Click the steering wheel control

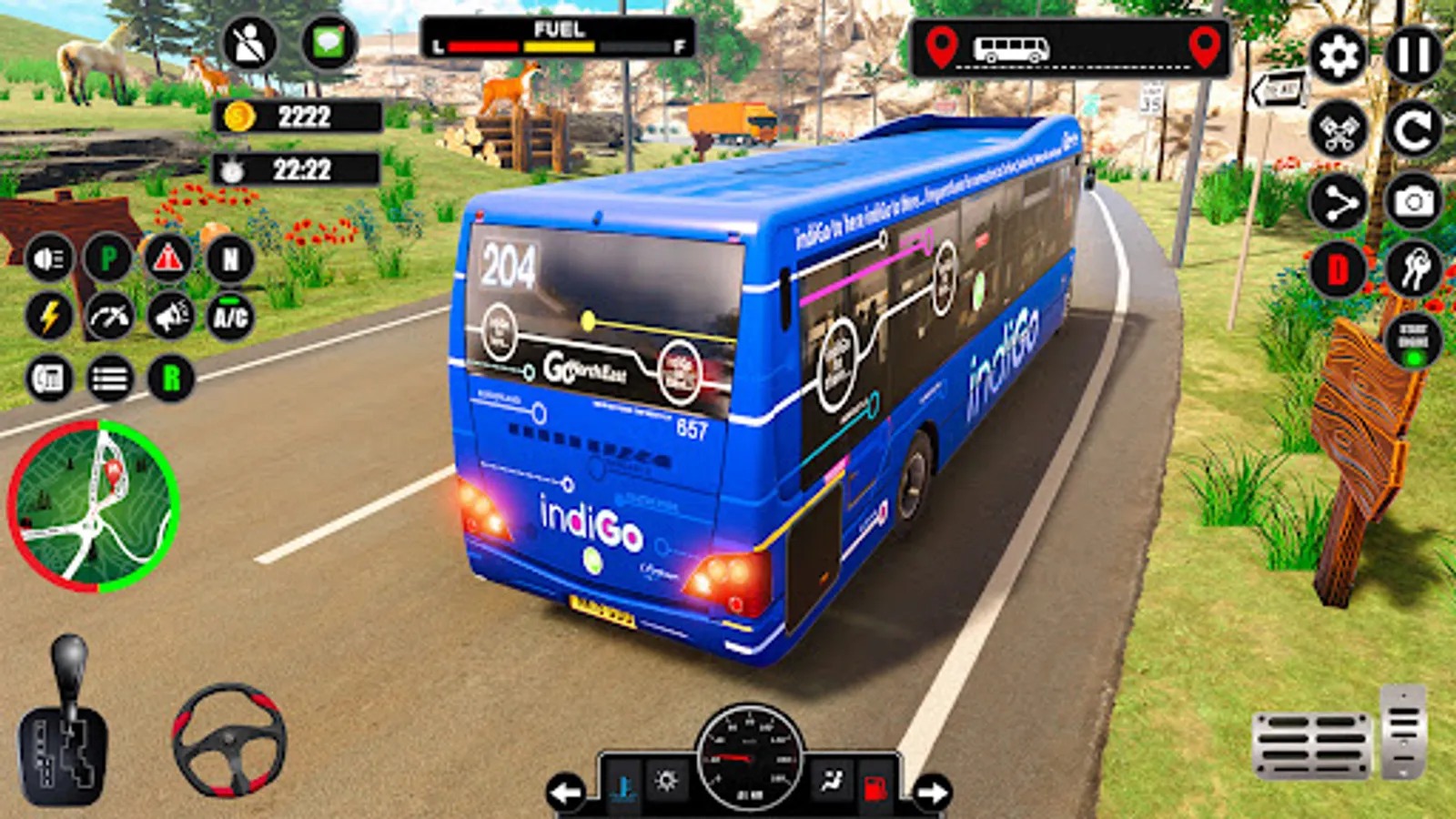point(229,739)
